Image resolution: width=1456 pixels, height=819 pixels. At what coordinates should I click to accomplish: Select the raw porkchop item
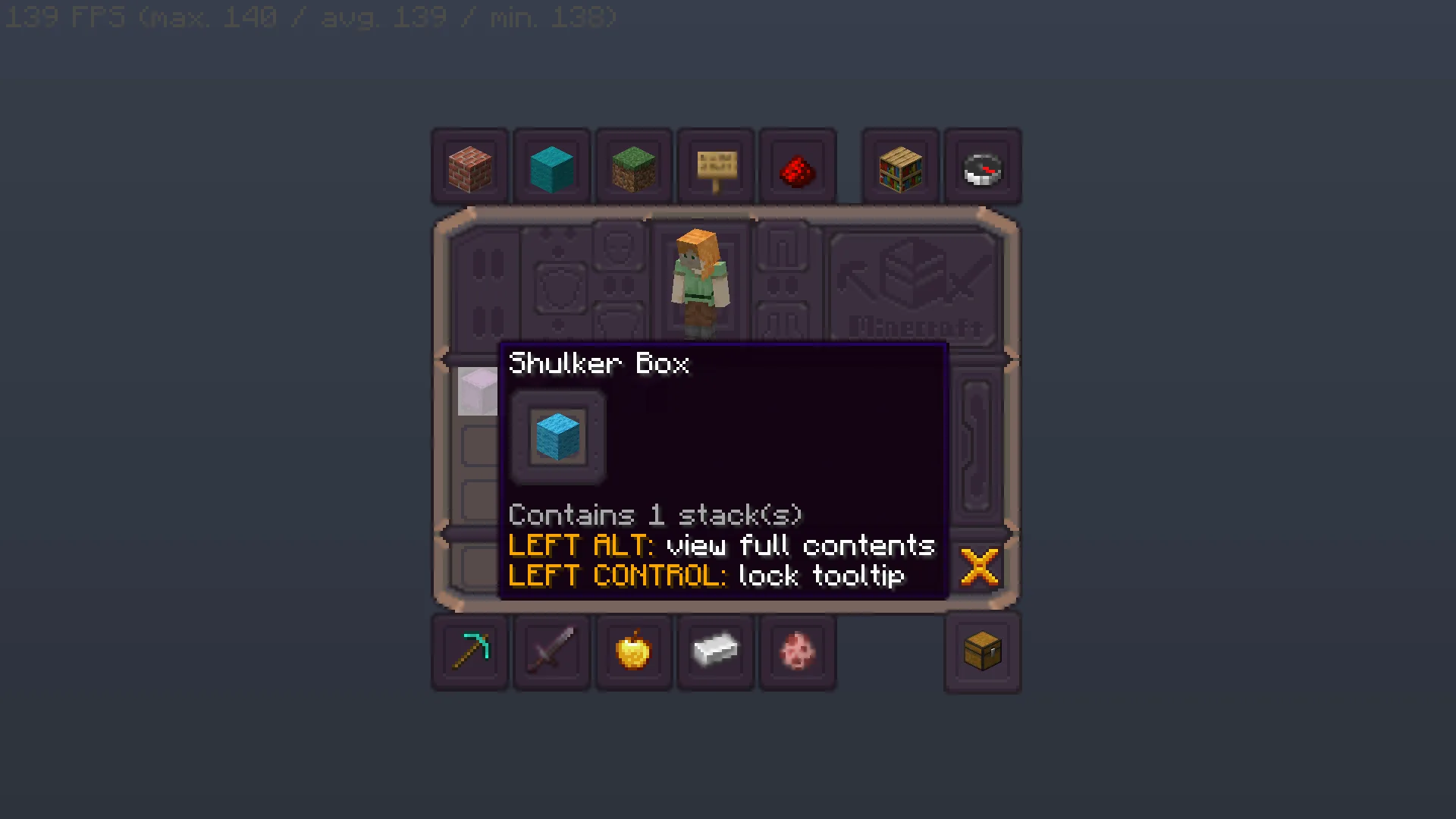797,652
